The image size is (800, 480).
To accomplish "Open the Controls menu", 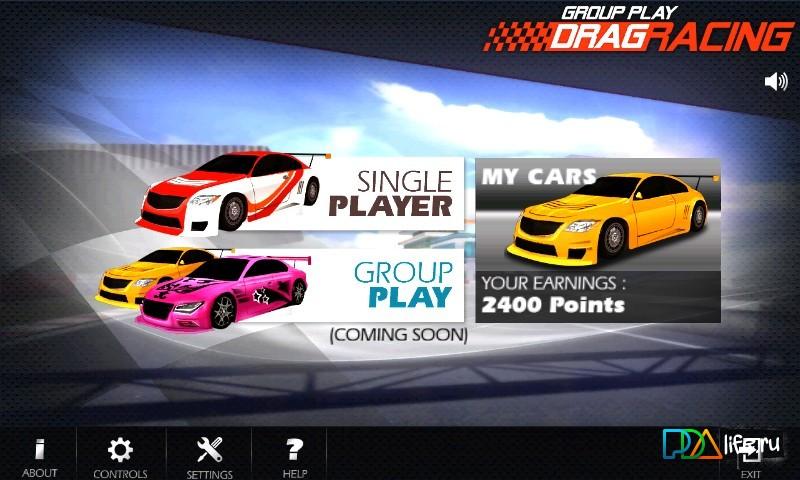I will pyautogui.click(x=120, y=456).
